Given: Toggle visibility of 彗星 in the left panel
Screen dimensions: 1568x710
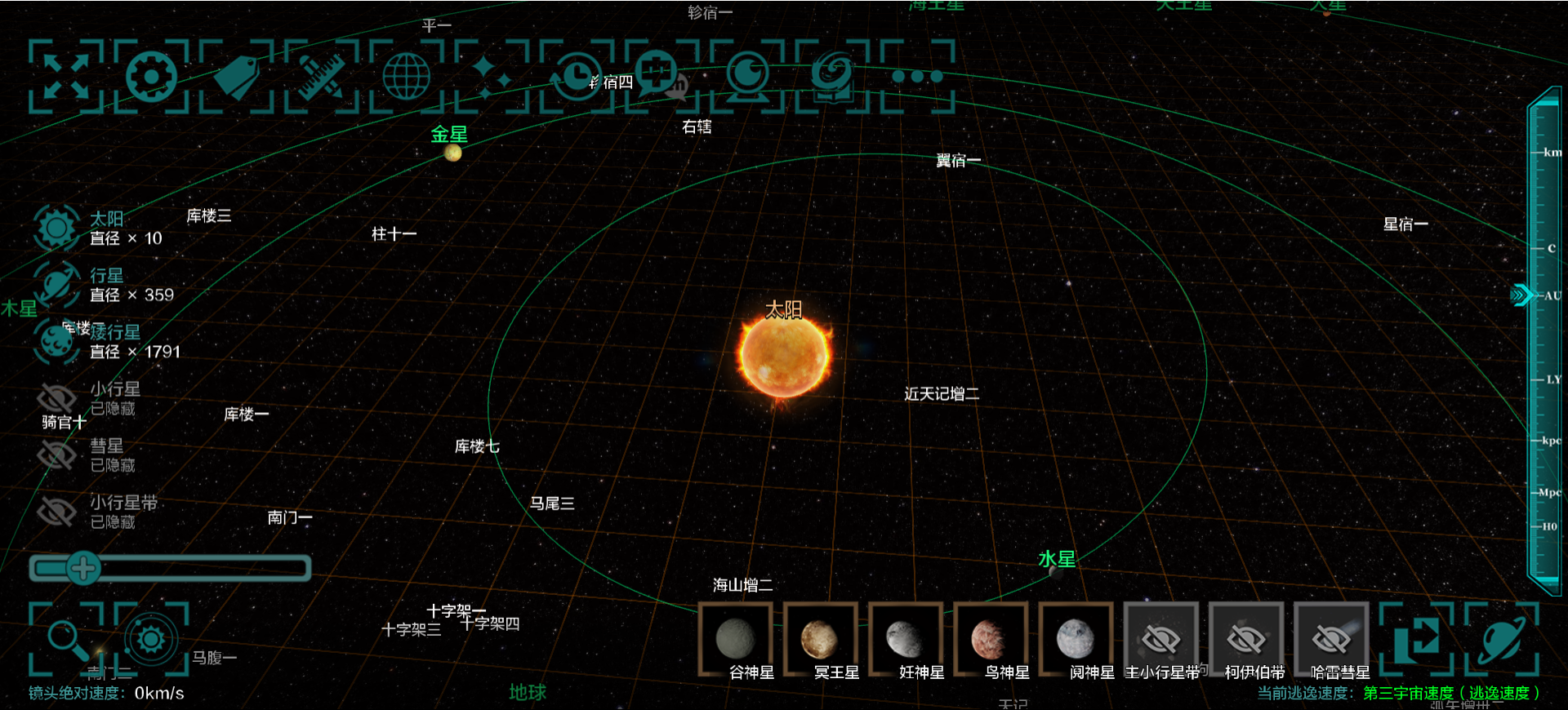Looking at the screenshot, I should (x=56, y=455).
